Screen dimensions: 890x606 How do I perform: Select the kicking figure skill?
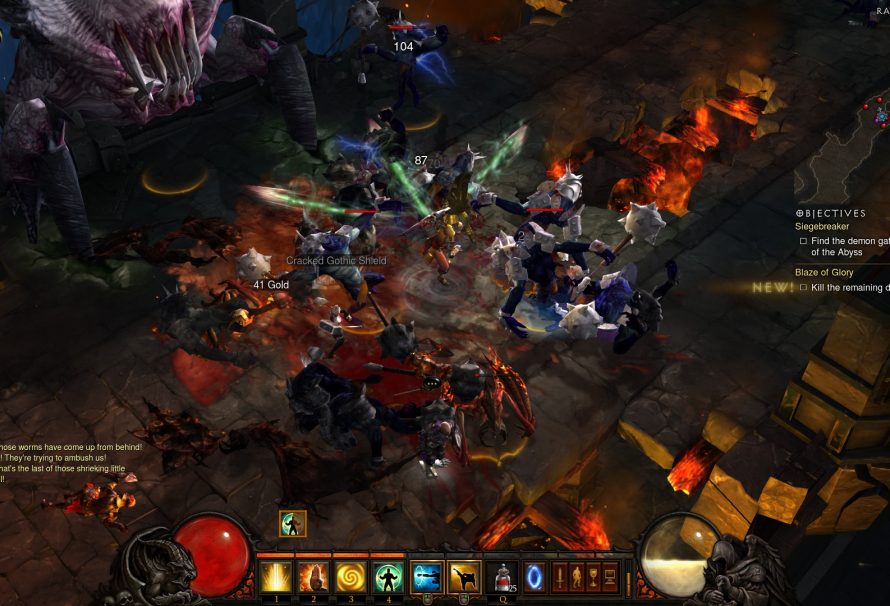pyautogui.click(x=464, y=578)
